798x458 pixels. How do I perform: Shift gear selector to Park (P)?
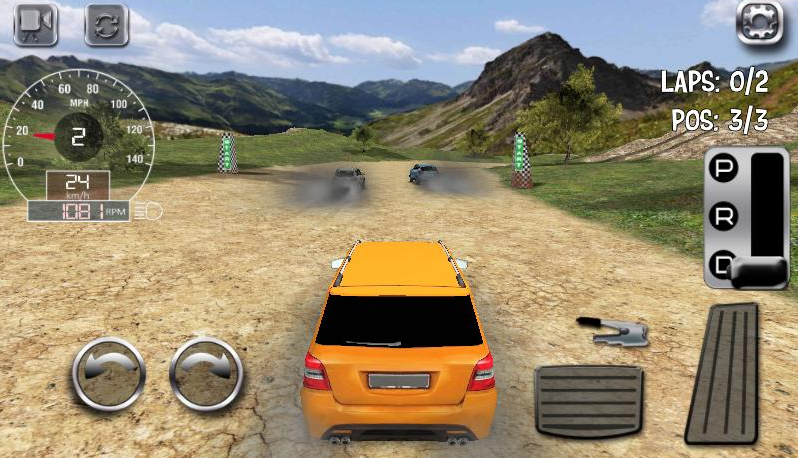pyautogui.click(x=723, y=169)
